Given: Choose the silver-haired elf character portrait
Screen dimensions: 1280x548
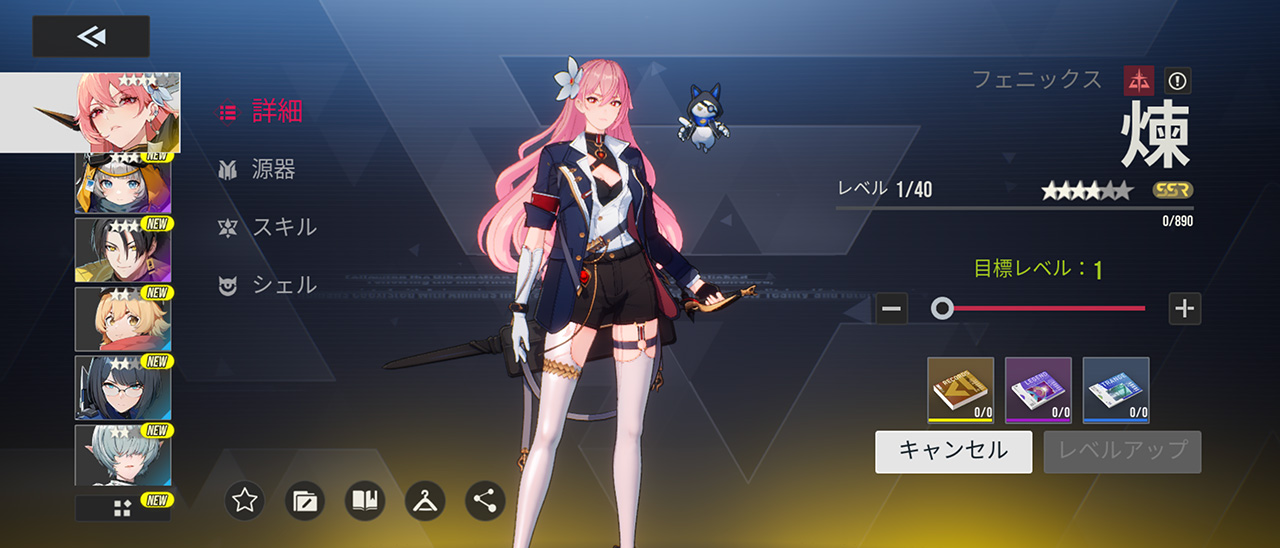Looking at the screenshot, I should click(123, 455).
